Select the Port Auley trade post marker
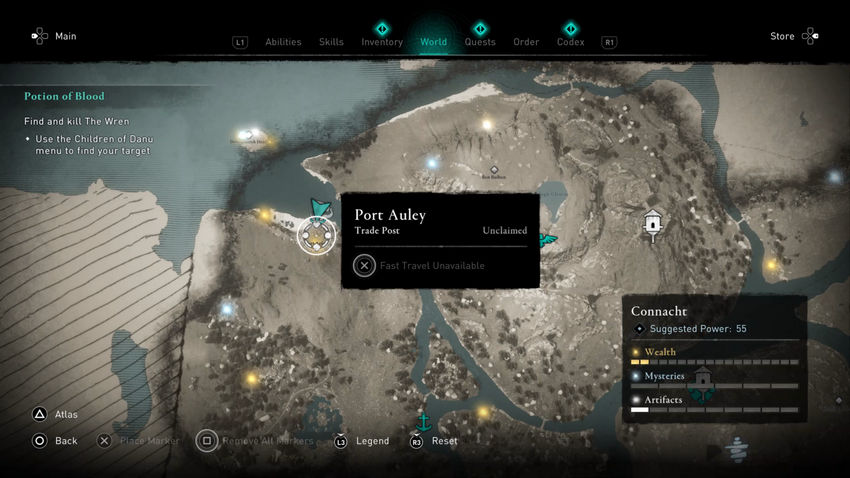The height and width of the screenshot is (478, 850). pos(317,236)
